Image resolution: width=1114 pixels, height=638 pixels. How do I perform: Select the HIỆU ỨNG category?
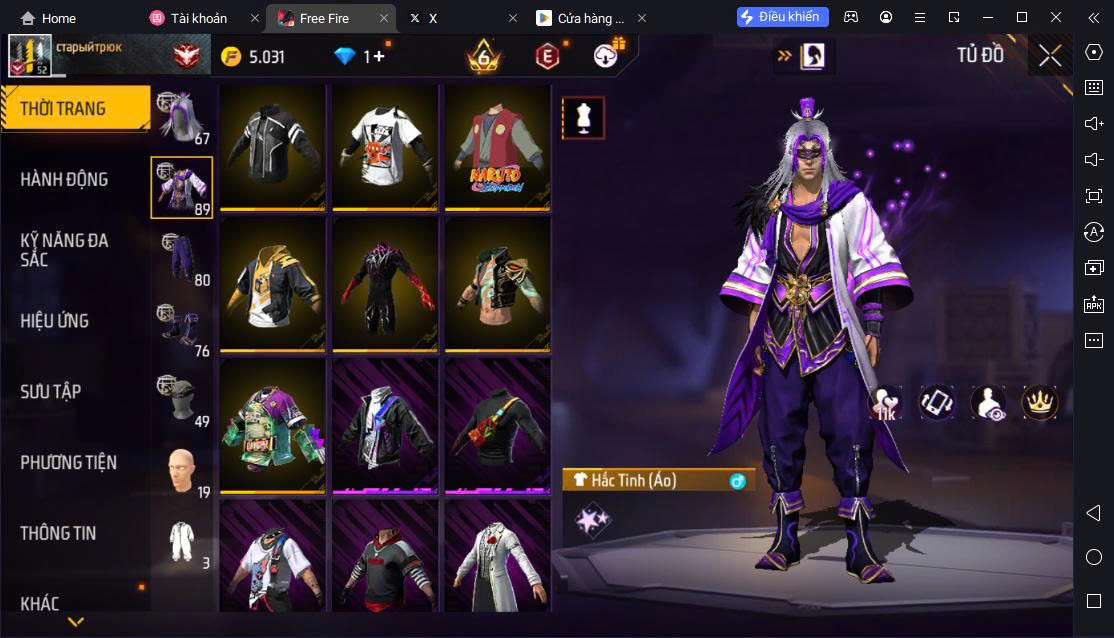[56, 321]
